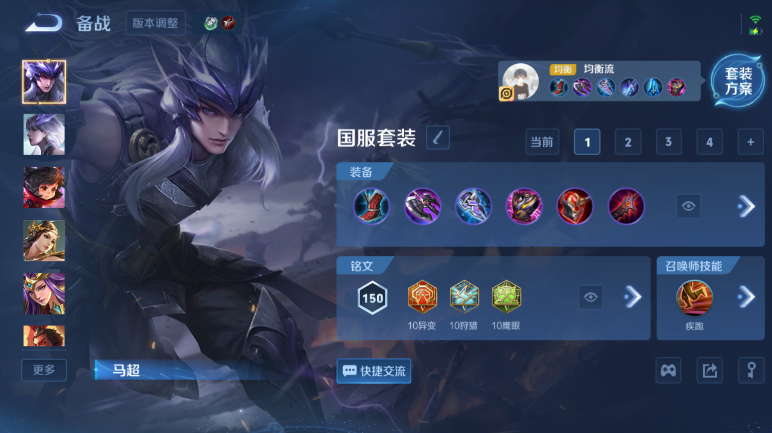Image resolution: width=772 pixels, height=433 pixels.
Task: Expand the 铭文 rune panel arrow
Action: (632, 297)
